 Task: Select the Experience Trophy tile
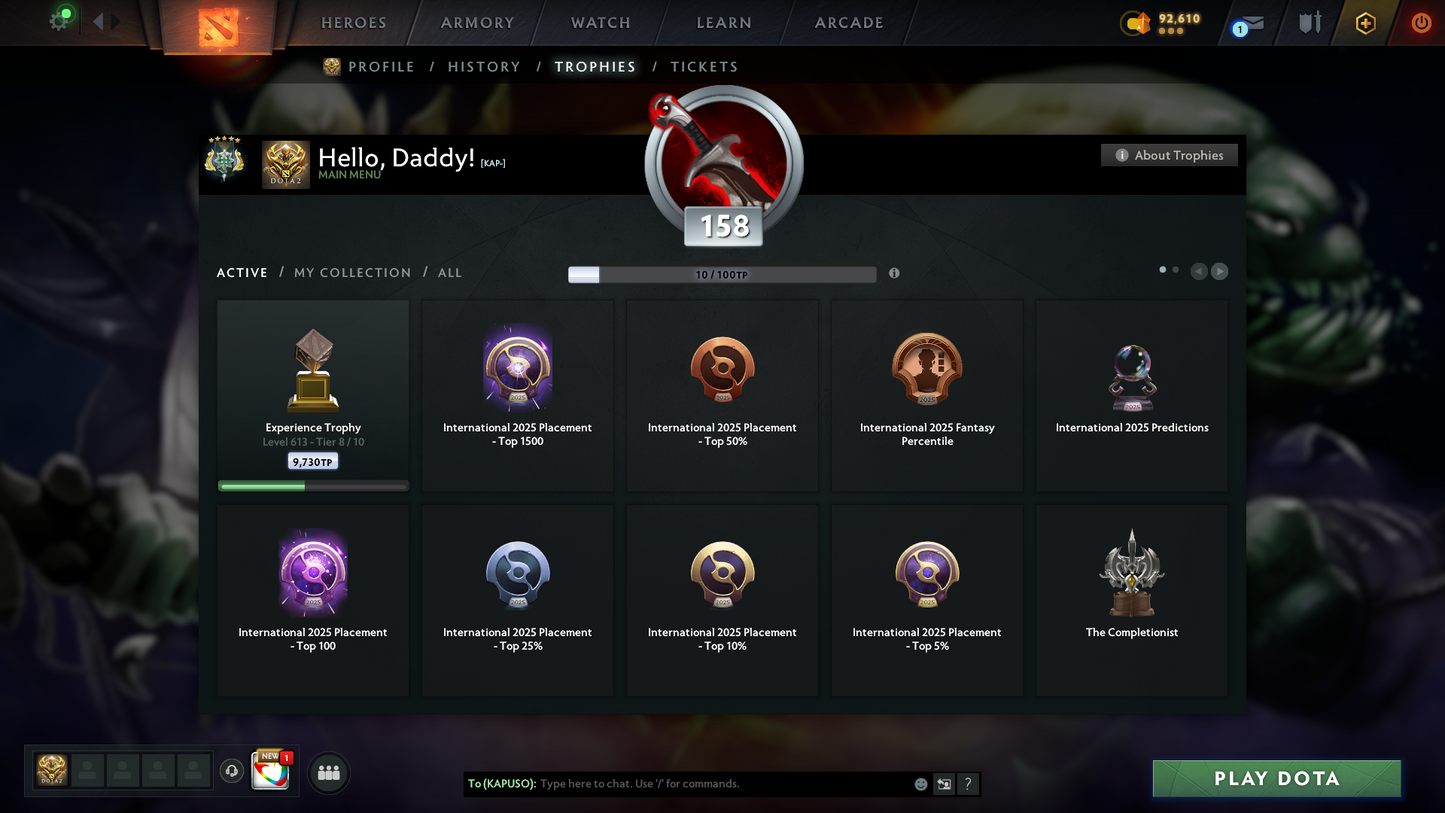pyautogui.click(x=313, y=396)
